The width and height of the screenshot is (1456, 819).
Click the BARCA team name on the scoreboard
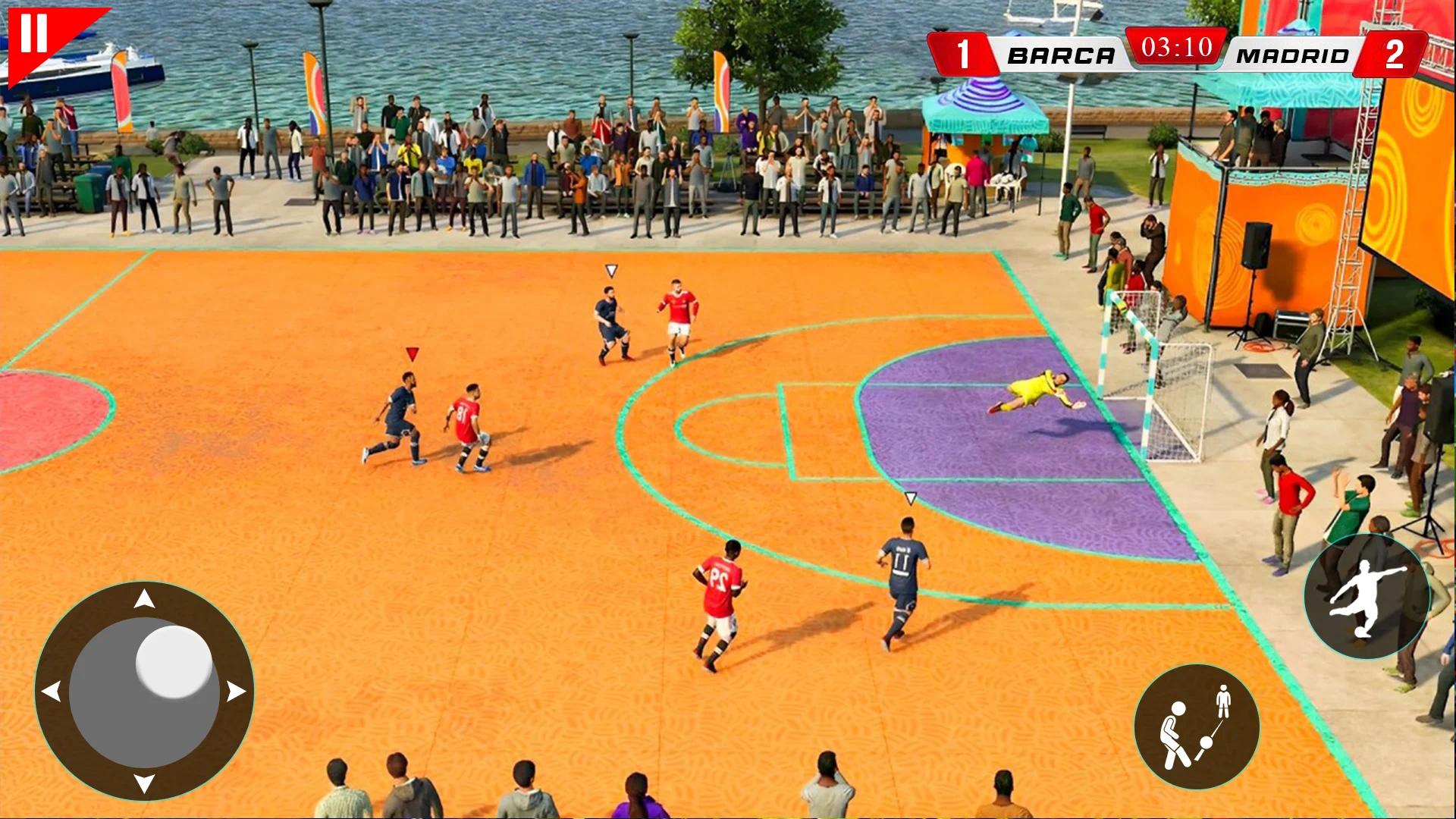click(x=1063, y=53)
